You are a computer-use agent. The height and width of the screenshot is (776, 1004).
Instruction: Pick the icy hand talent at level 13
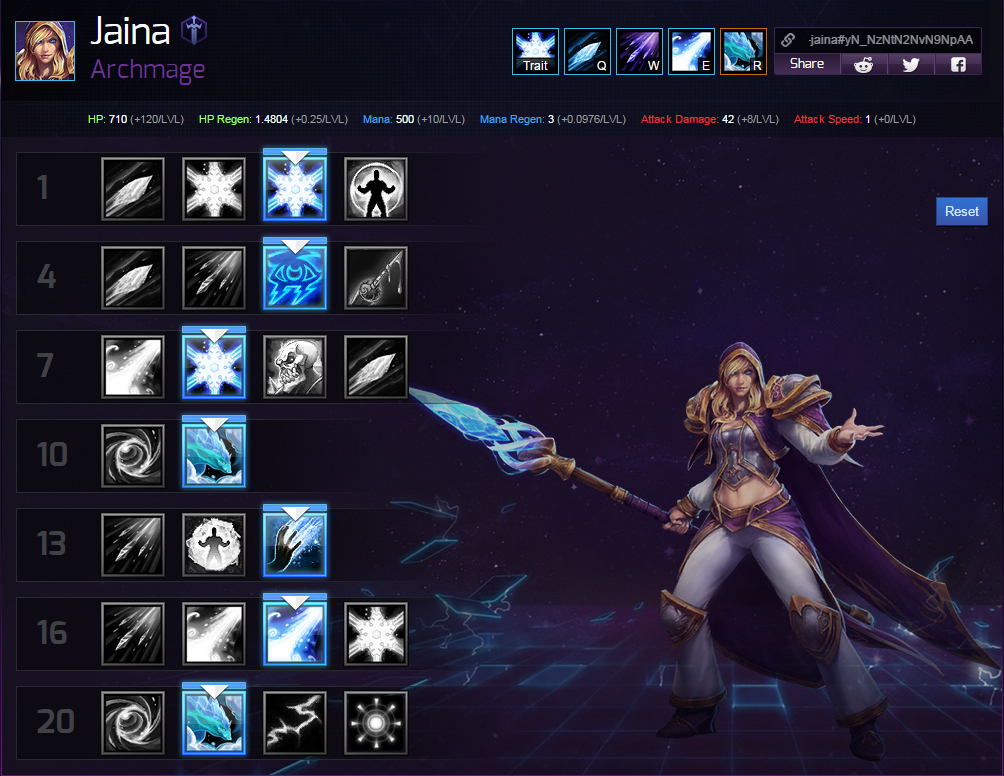tap(295, 545)
